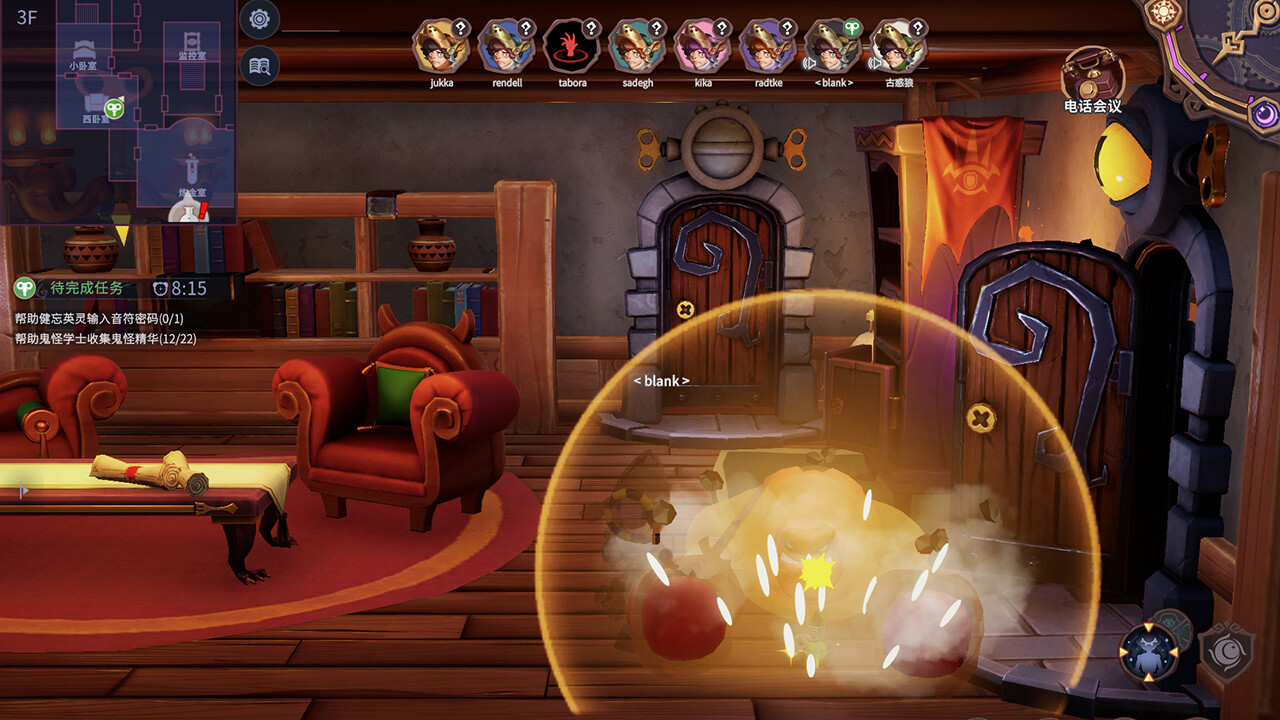Open the journal book icon below settings

point(258,64)
